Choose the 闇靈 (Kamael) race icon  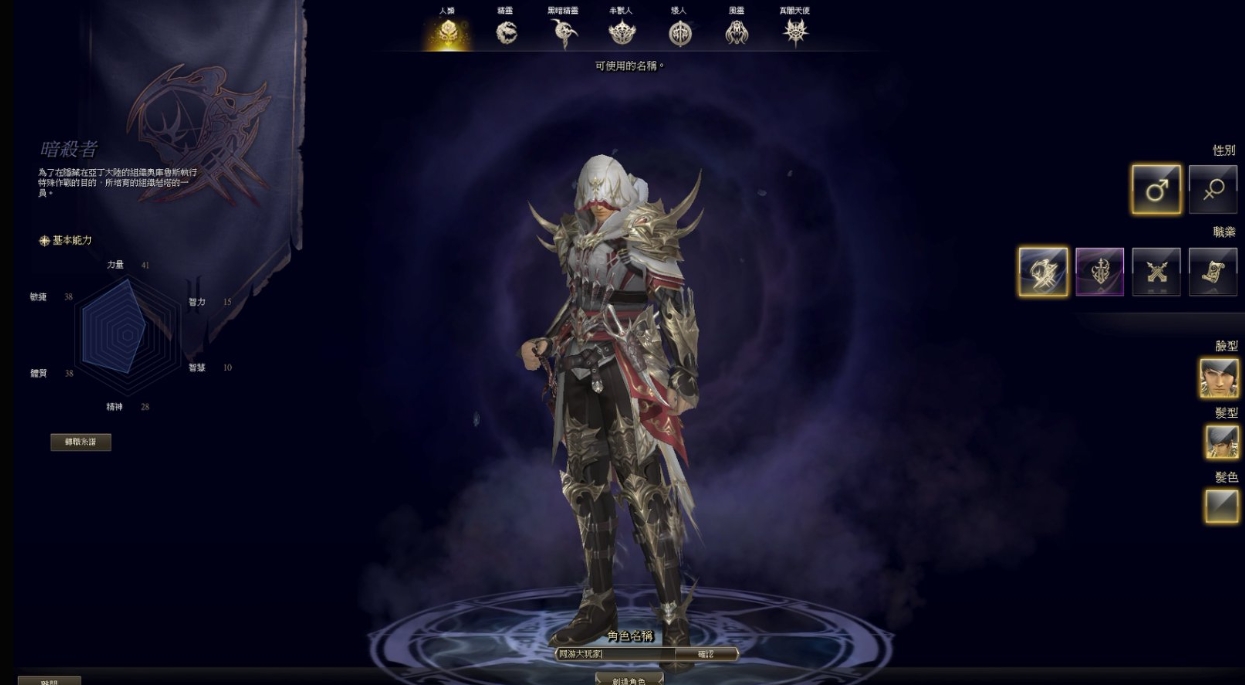737,33
